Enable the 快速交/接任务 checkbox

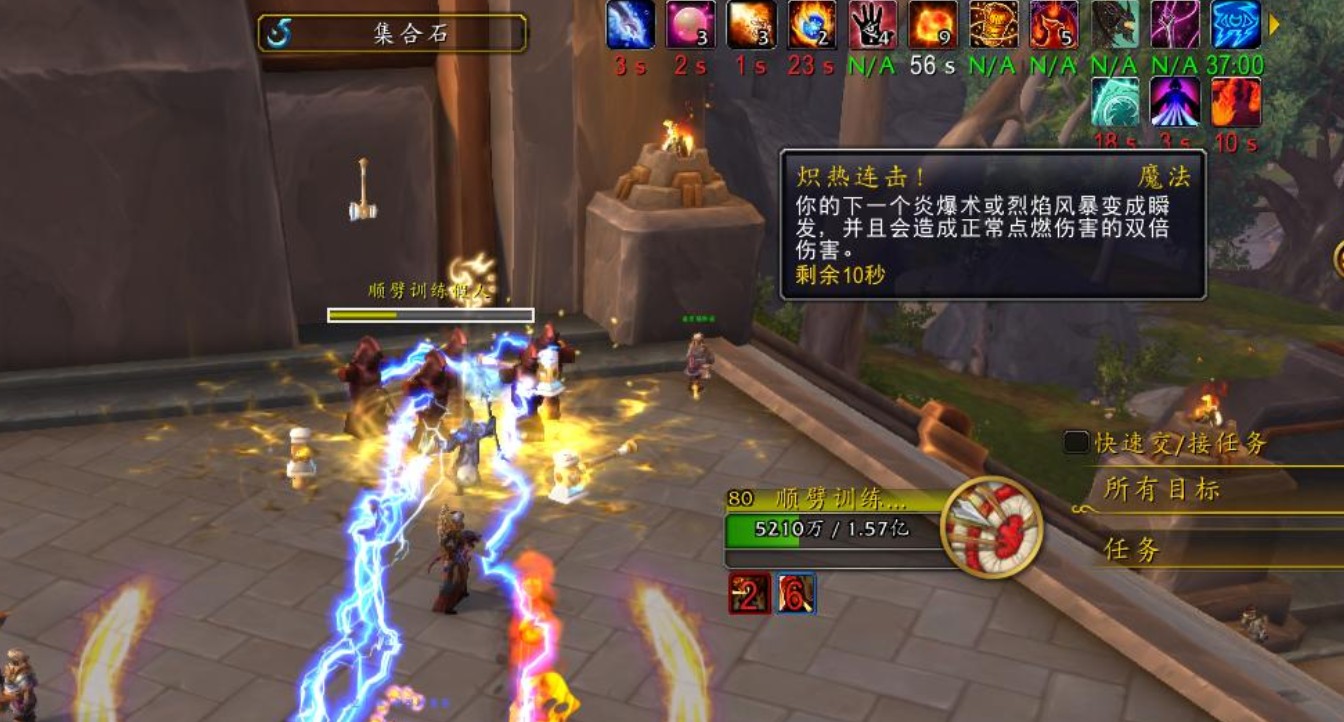click(1076, 440)
